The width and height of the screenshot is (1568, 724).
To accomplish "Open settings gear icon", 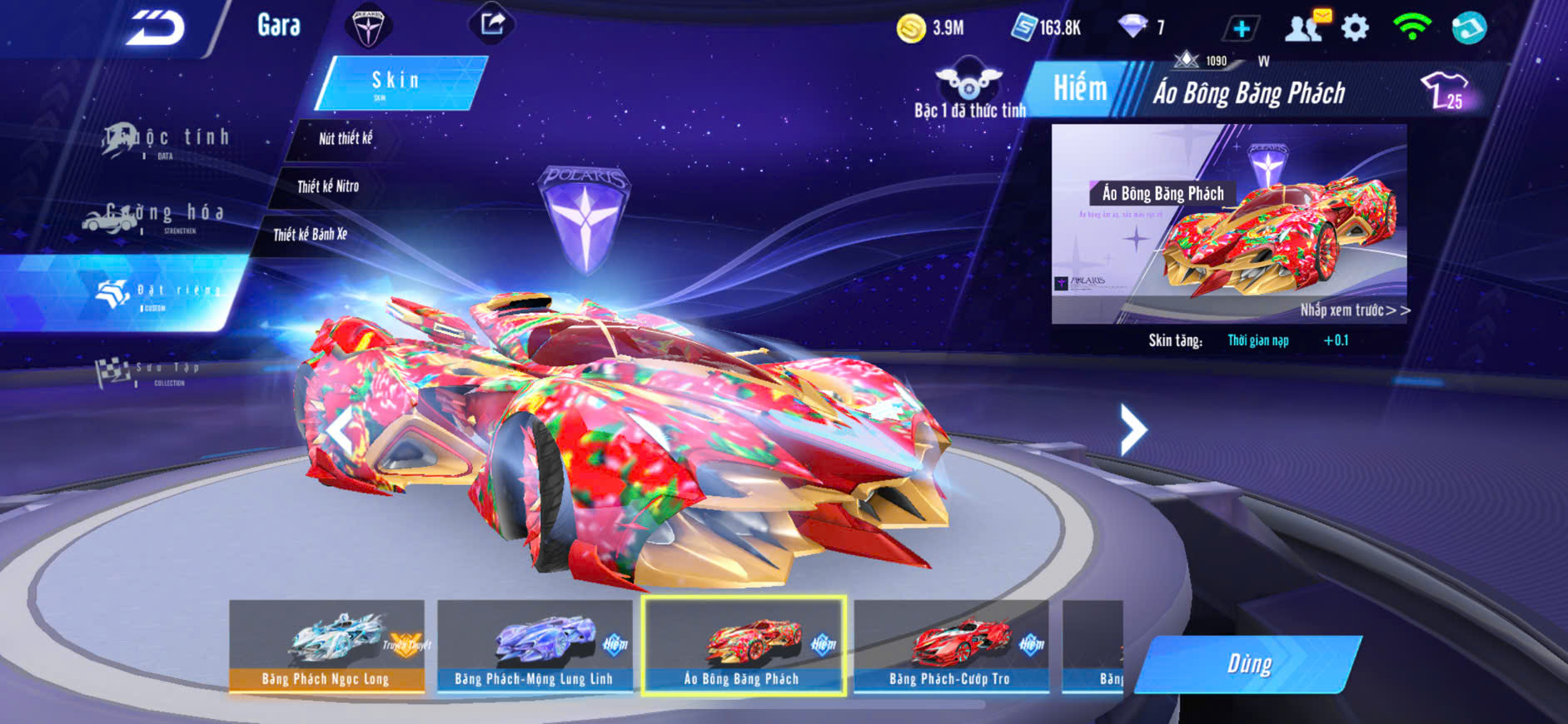I will click(1356, 28).
